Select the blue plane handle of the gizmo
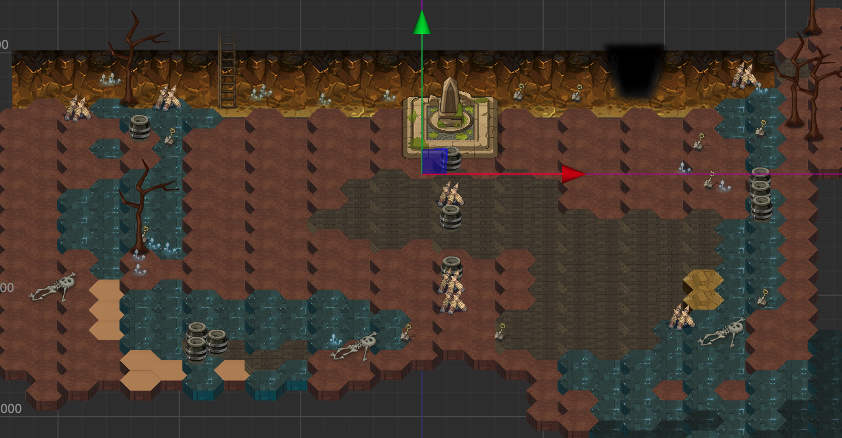The image size is (842, 438). tap(433, 162)
